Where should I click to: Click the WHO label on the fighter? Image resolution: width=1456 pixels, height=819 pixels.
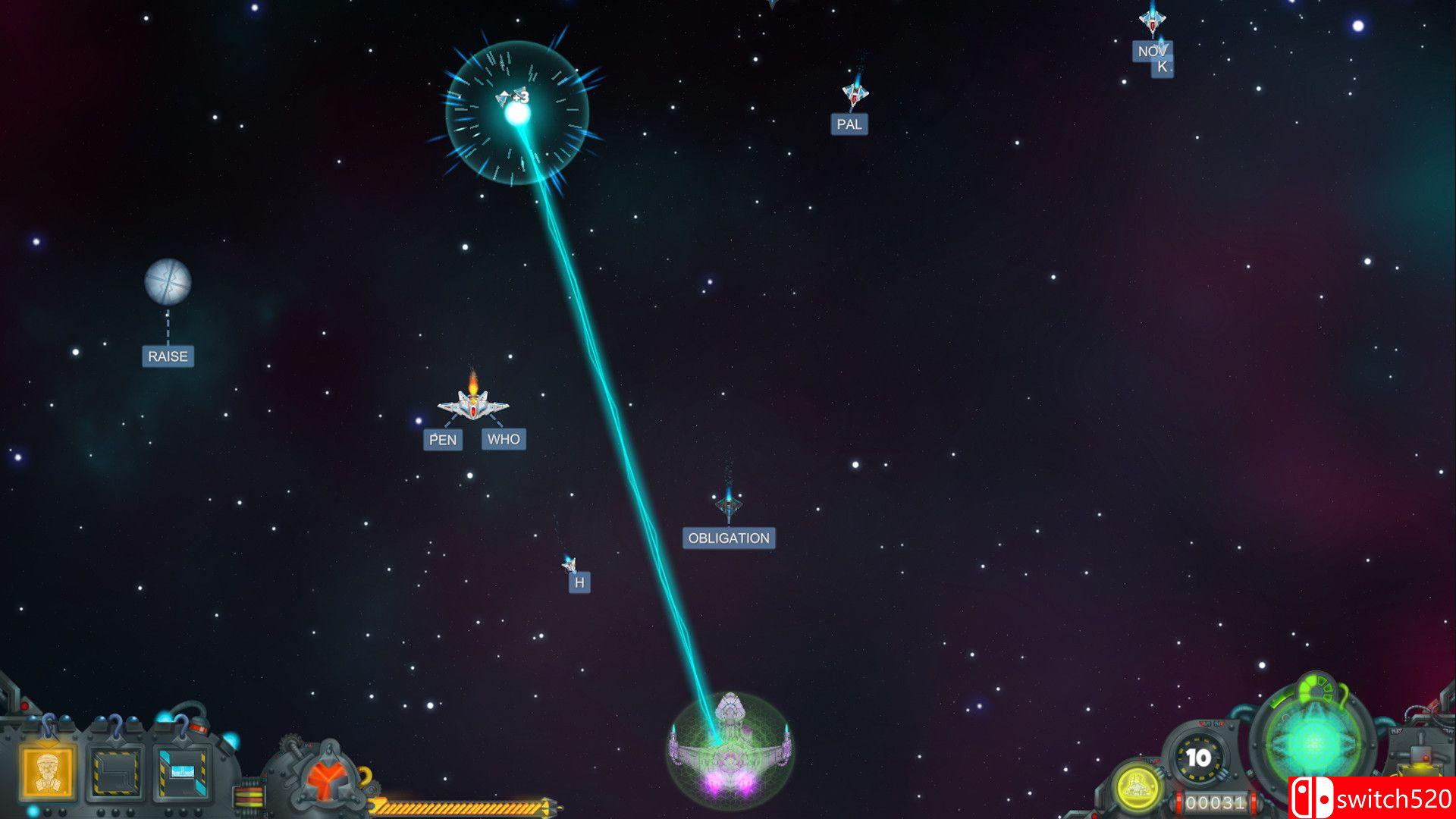coord(504,438)
